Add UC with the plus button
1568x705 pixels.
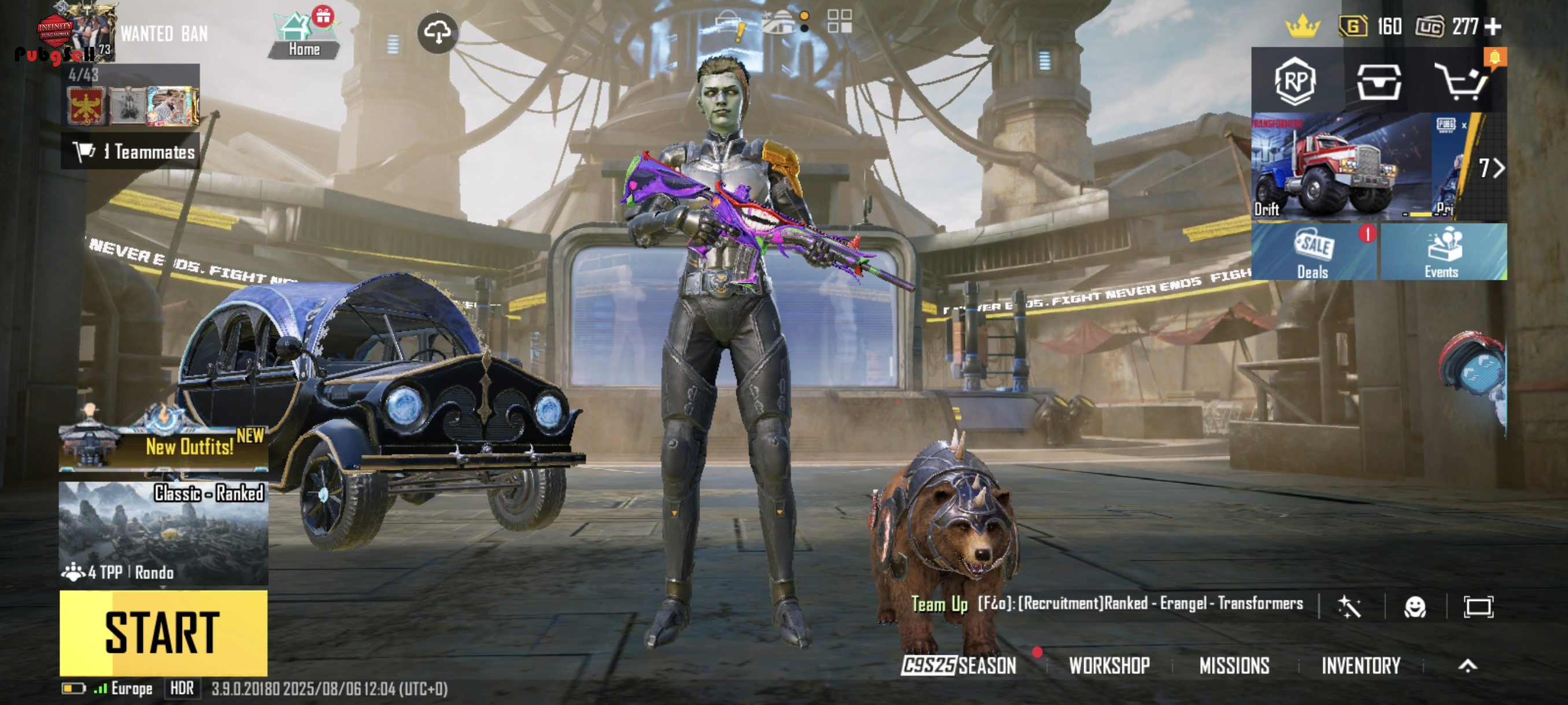tap(1493, 27)
